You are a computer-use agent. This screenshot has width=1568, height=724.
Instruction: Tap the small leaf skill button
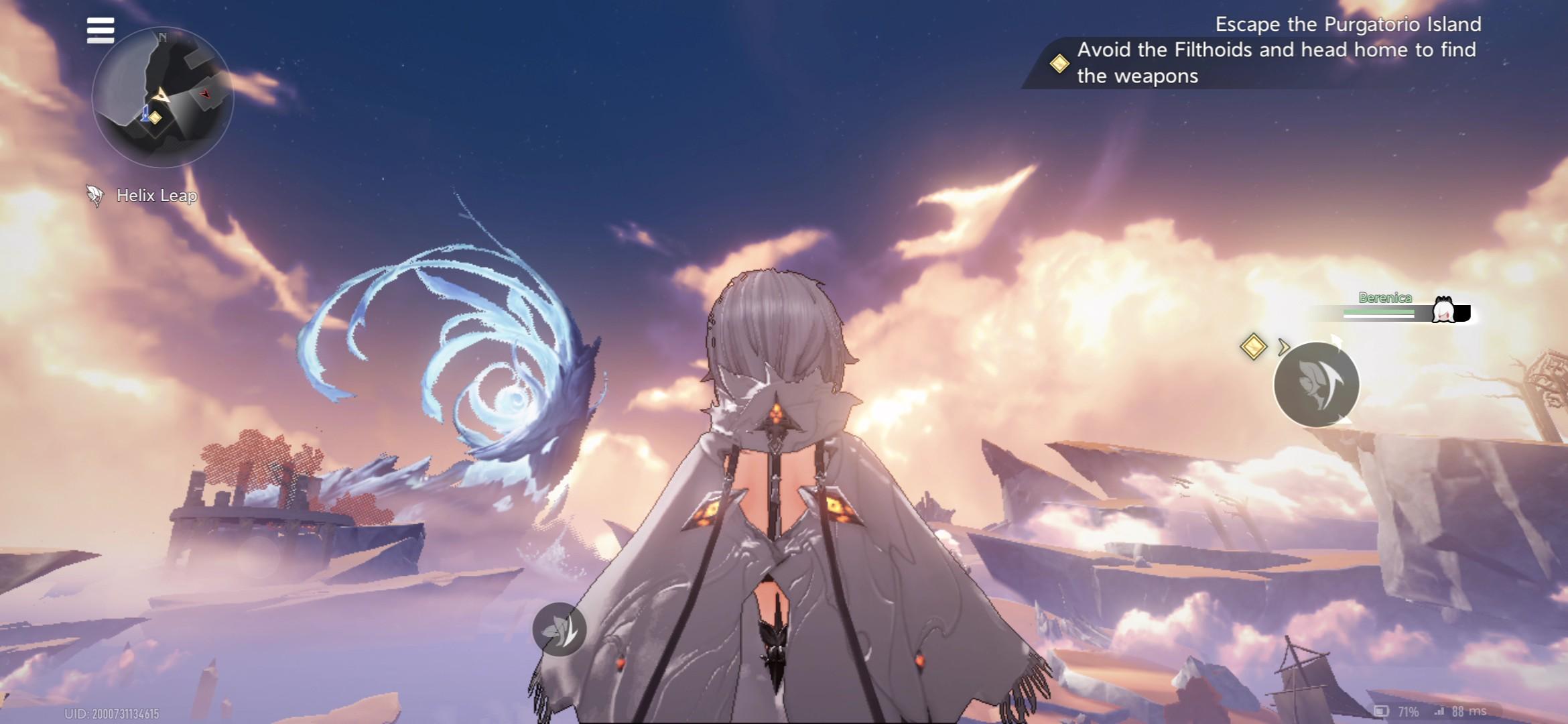559,629
